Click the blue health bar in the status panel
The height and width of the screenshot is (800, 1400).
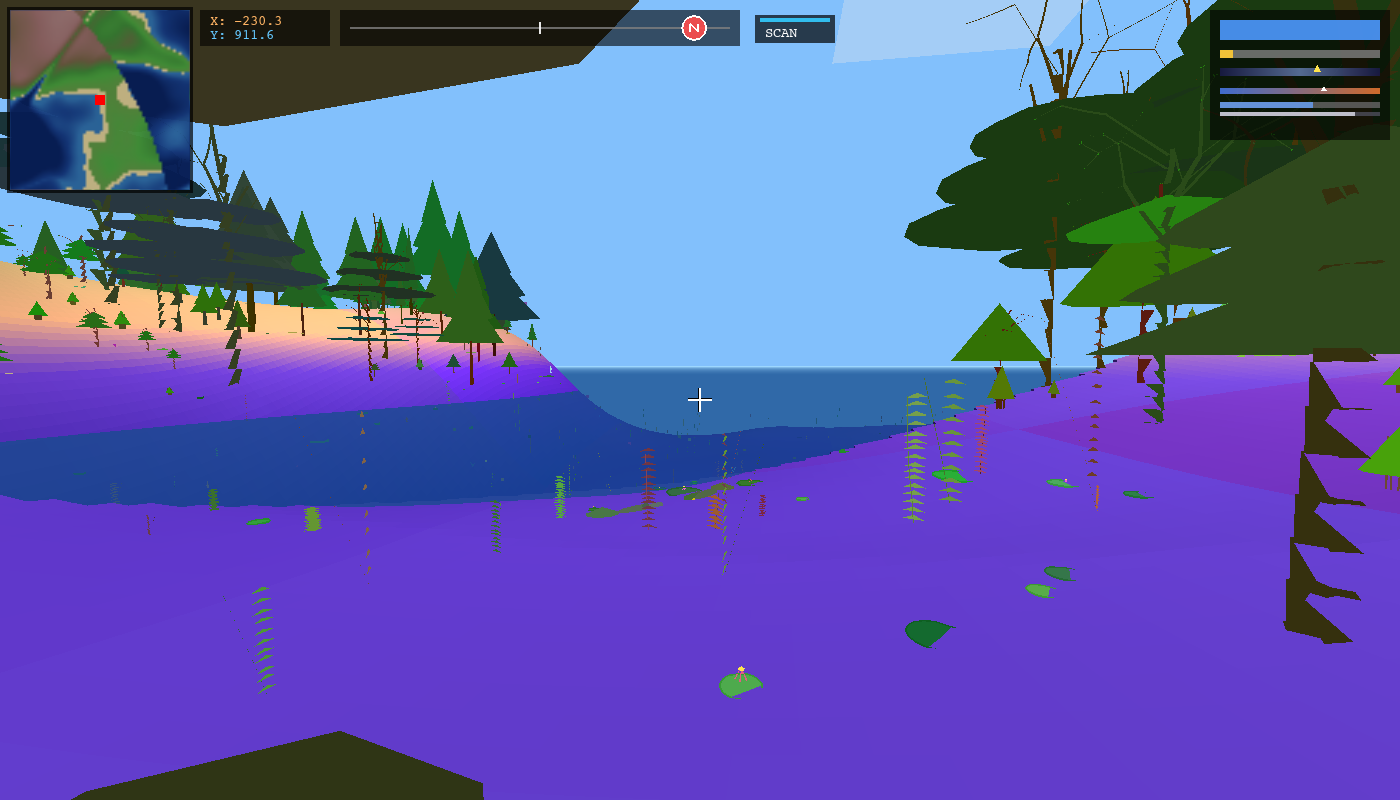tap(1299, 31)
